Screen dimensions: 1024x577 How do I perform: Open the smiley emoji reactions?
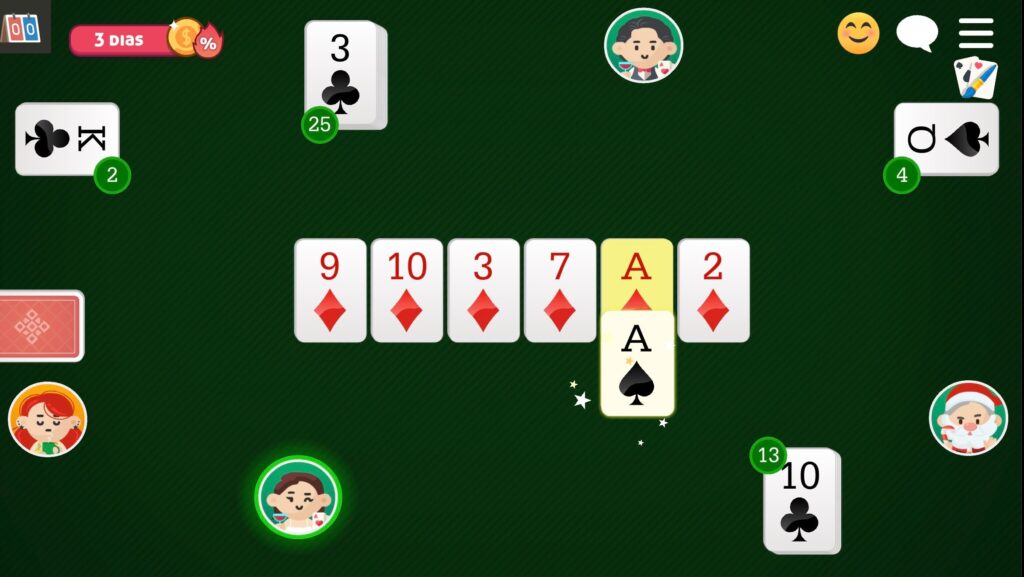858,33
